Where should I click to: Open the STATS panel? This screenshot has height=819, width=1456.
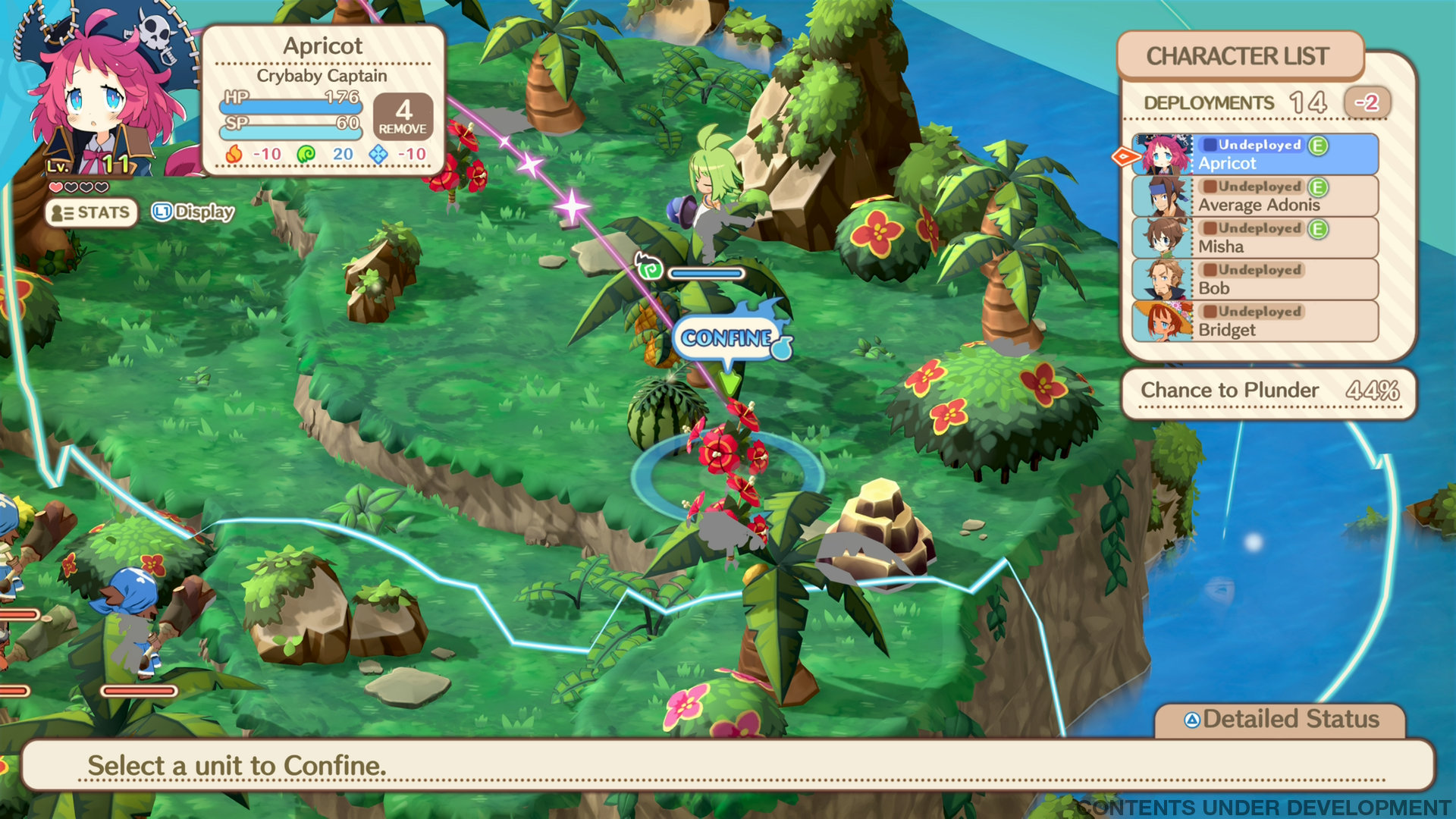tap(92, 213)
